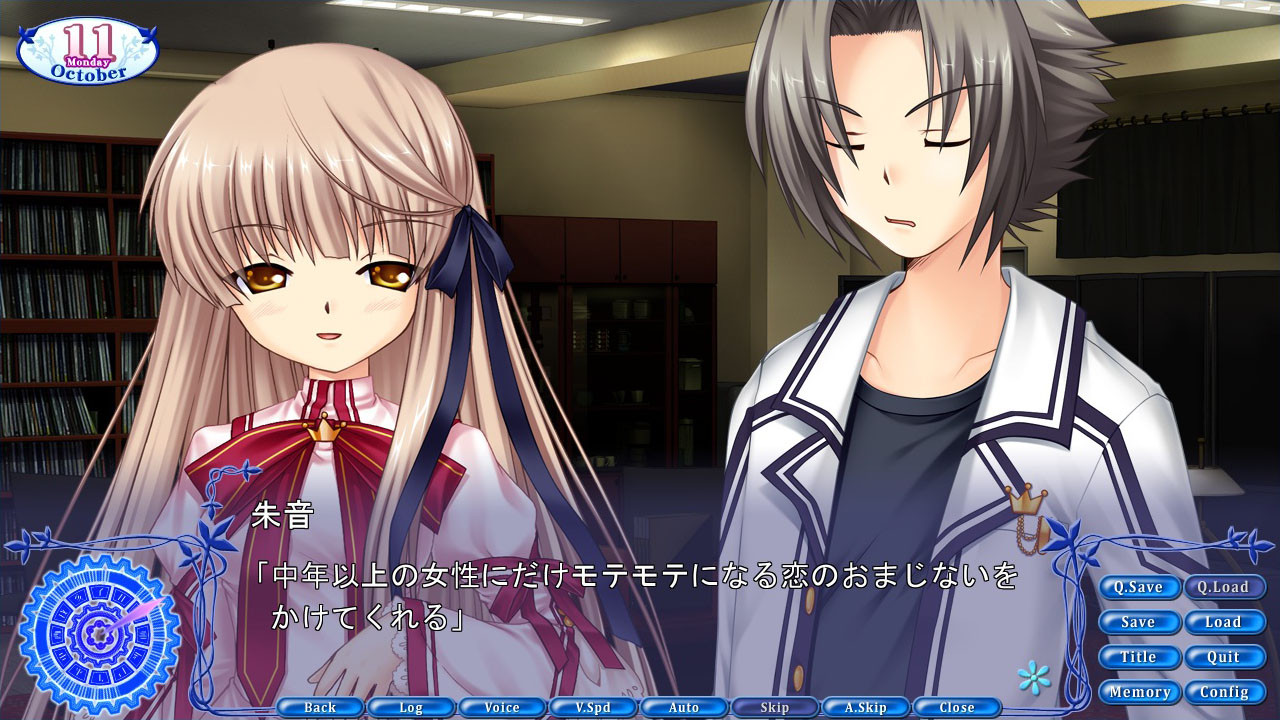The image size is (1280, 720).
Task: Quick load with Q.Load
Action: click(1224, 588)
